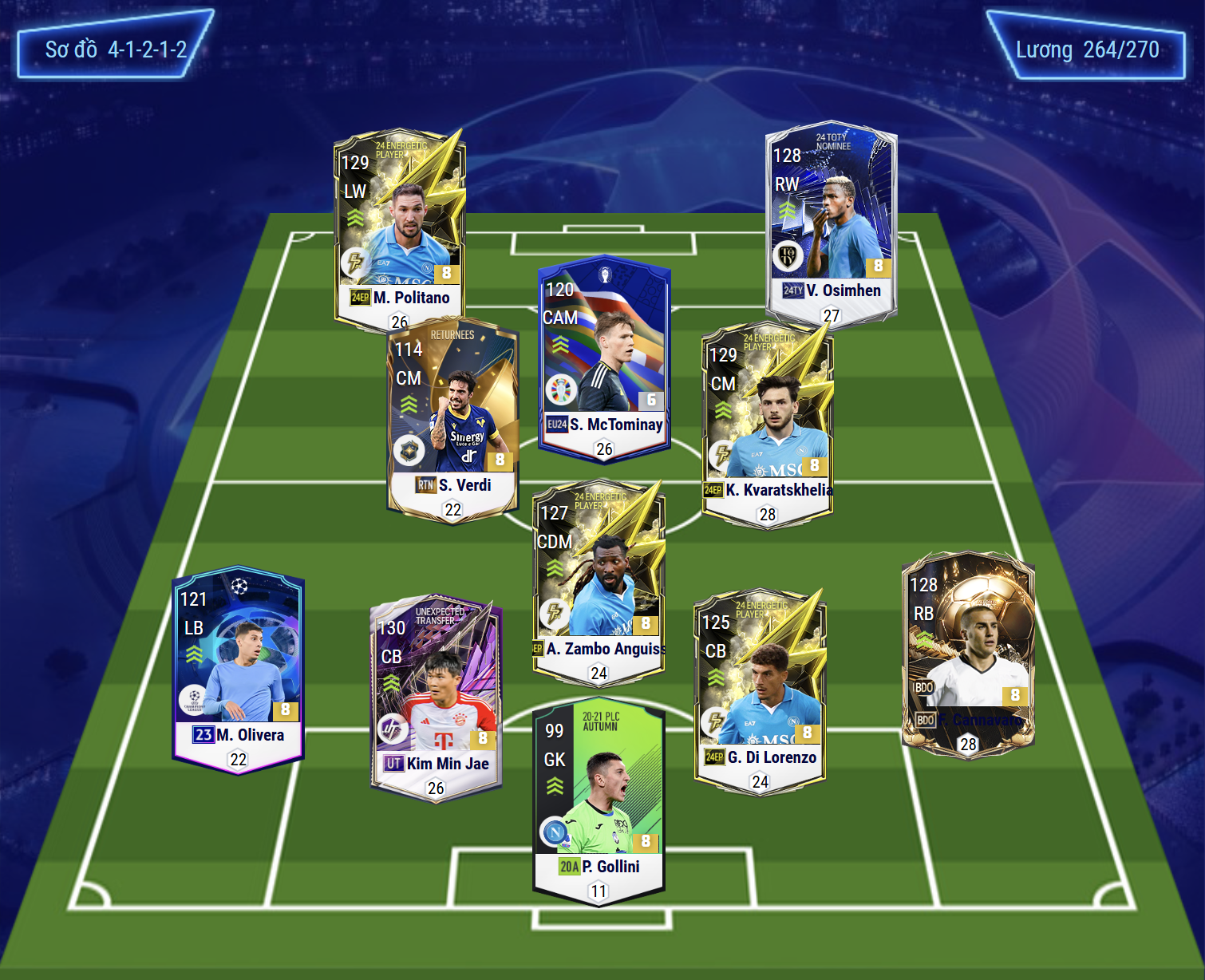
Task: Choose the V. Osimhen RW card
Action: (x=831, y=219)
